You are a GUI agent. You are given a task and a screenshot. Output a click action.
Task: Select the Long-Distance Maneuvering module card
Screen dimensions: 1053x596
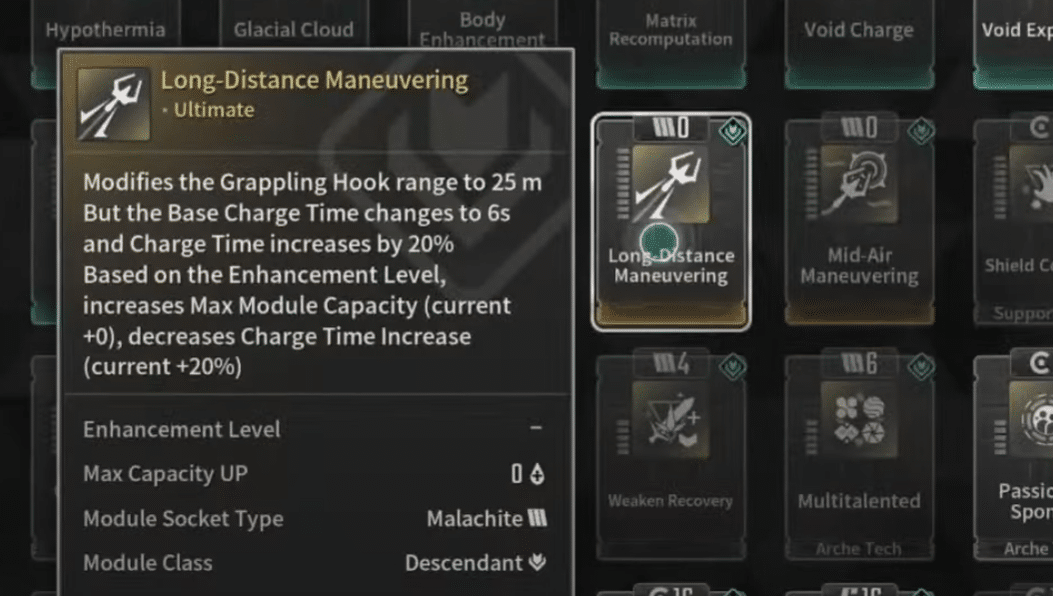pyautogui.click(x=671, y=222)
